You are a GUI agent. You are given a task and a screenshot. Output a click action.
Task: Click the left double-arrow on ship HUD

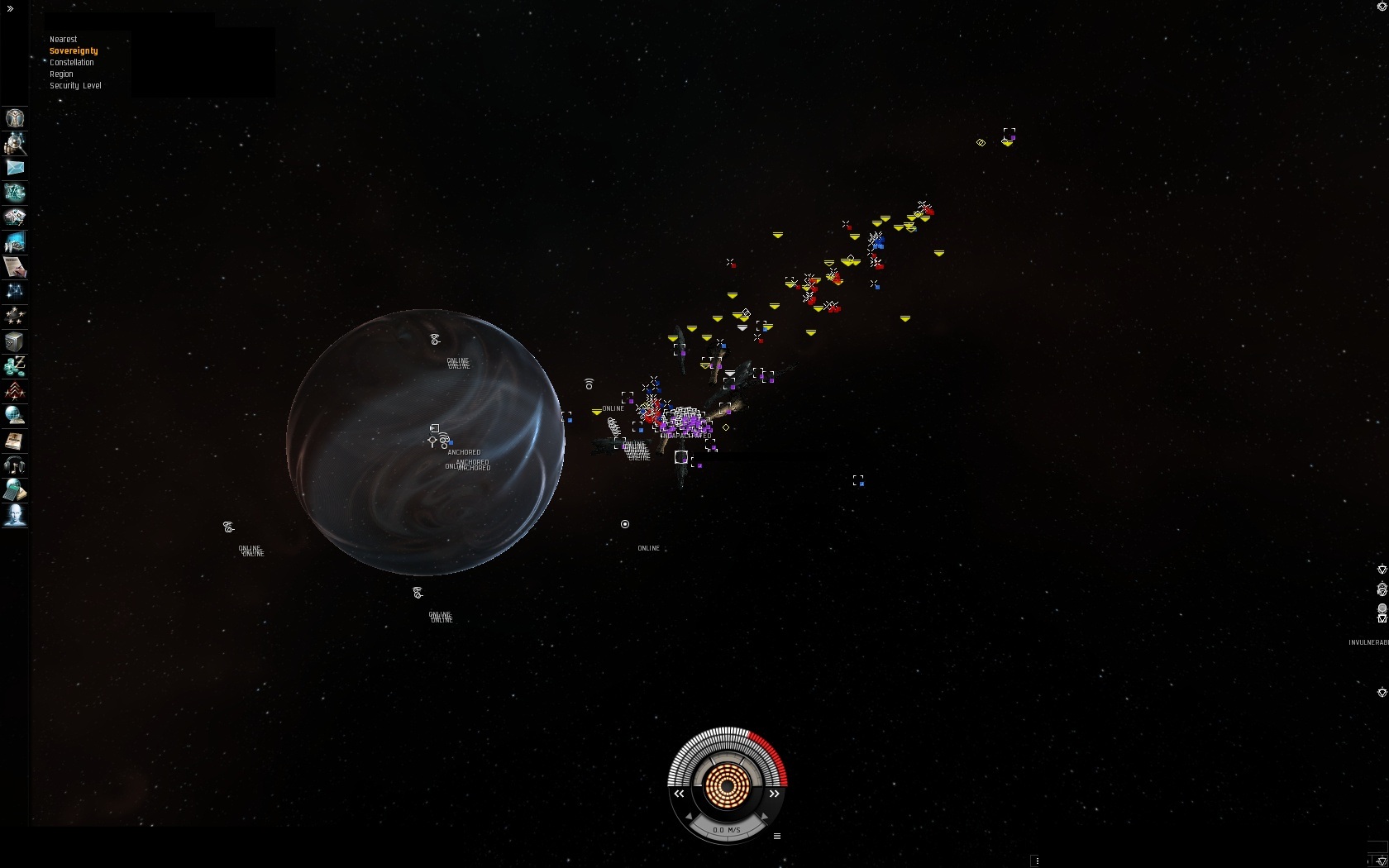tap(679, 794)
